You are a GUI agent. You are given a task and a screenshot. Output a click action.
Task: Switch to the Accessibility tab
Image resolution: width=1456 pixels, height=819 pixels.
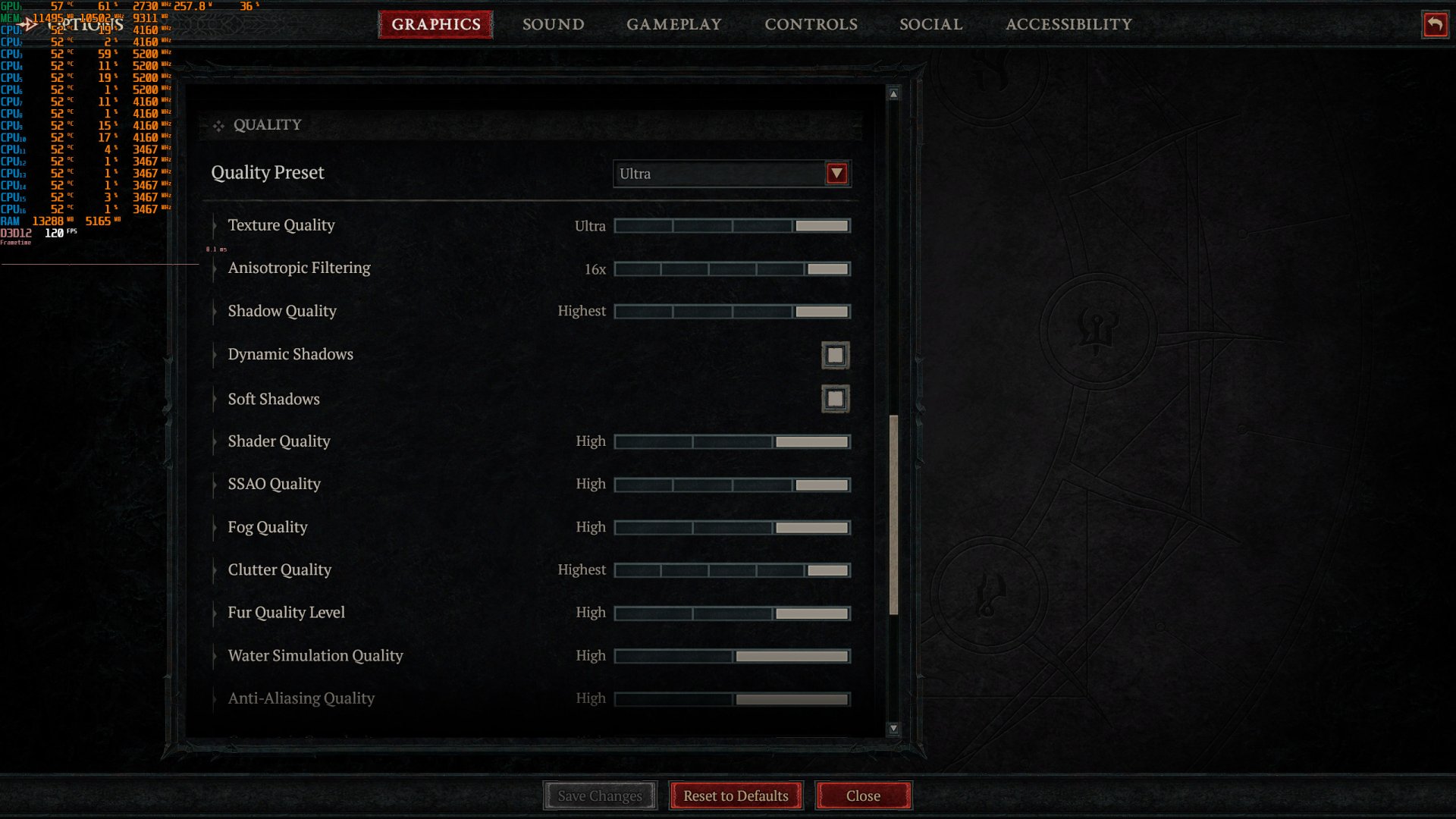coord(1068,24)
